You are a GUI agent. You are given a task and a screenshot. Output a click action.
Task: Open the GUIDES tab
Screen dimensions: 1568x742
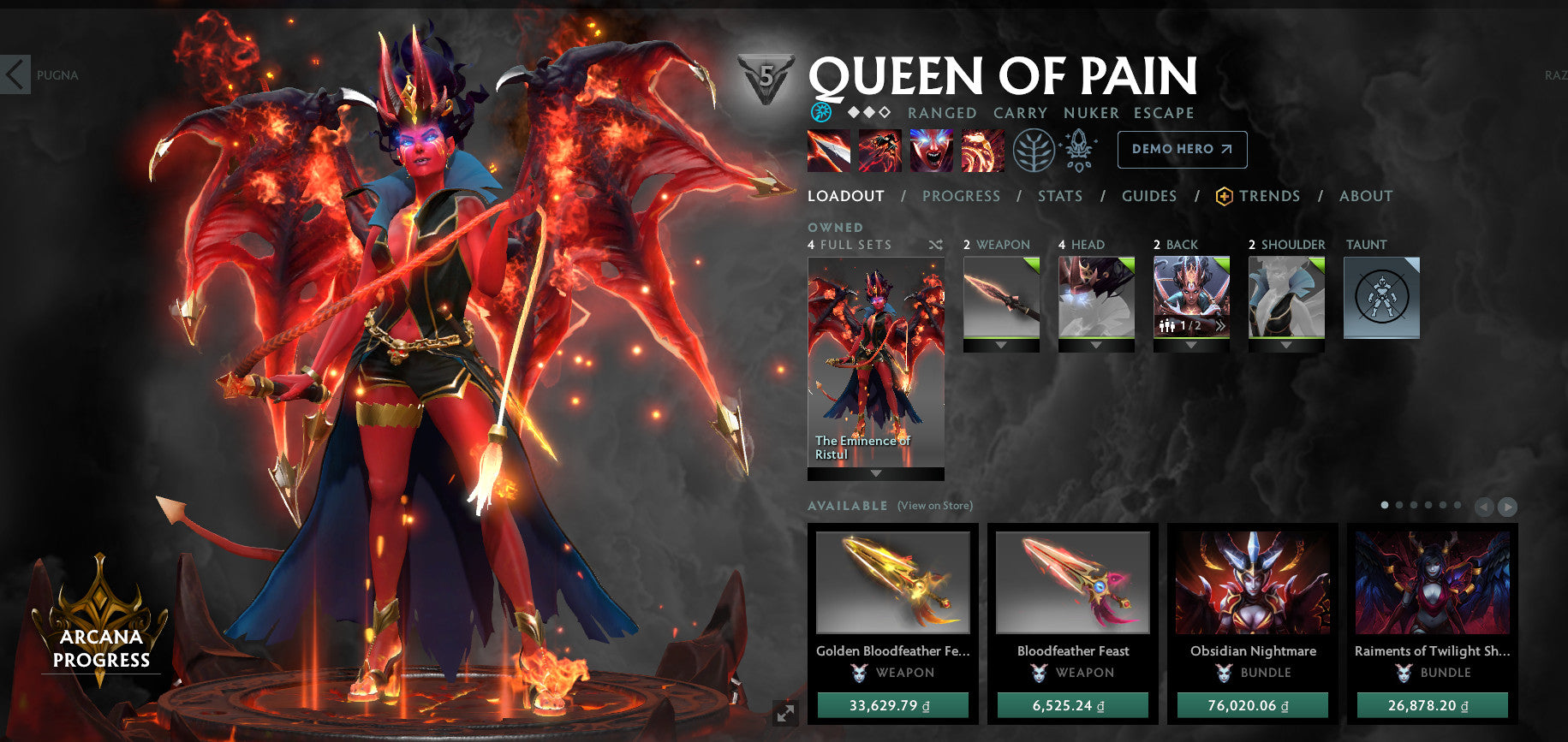pyautogui.click(x=1148, y=196)
